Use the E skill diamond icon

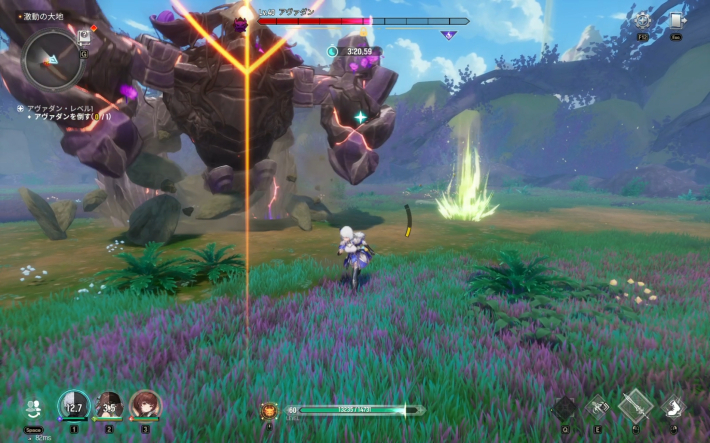(598, 407)
